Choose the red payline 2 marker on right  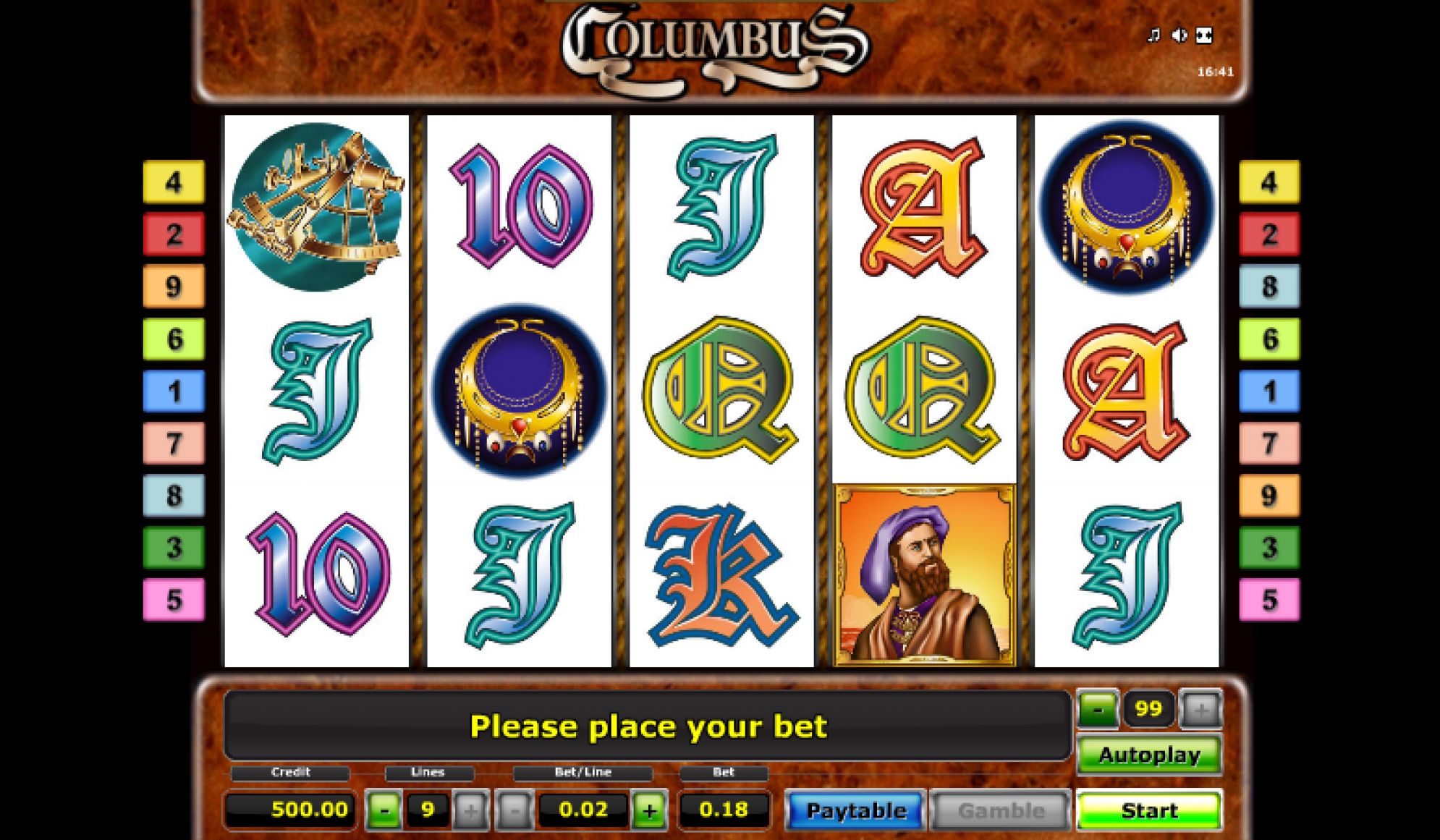(x=1269, y=234)
